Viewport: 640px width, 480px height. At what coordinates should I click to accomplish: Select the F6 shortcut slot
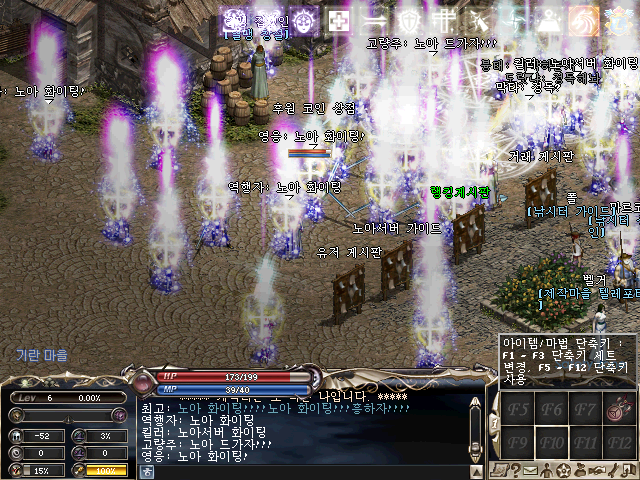[x=553, y=408]
